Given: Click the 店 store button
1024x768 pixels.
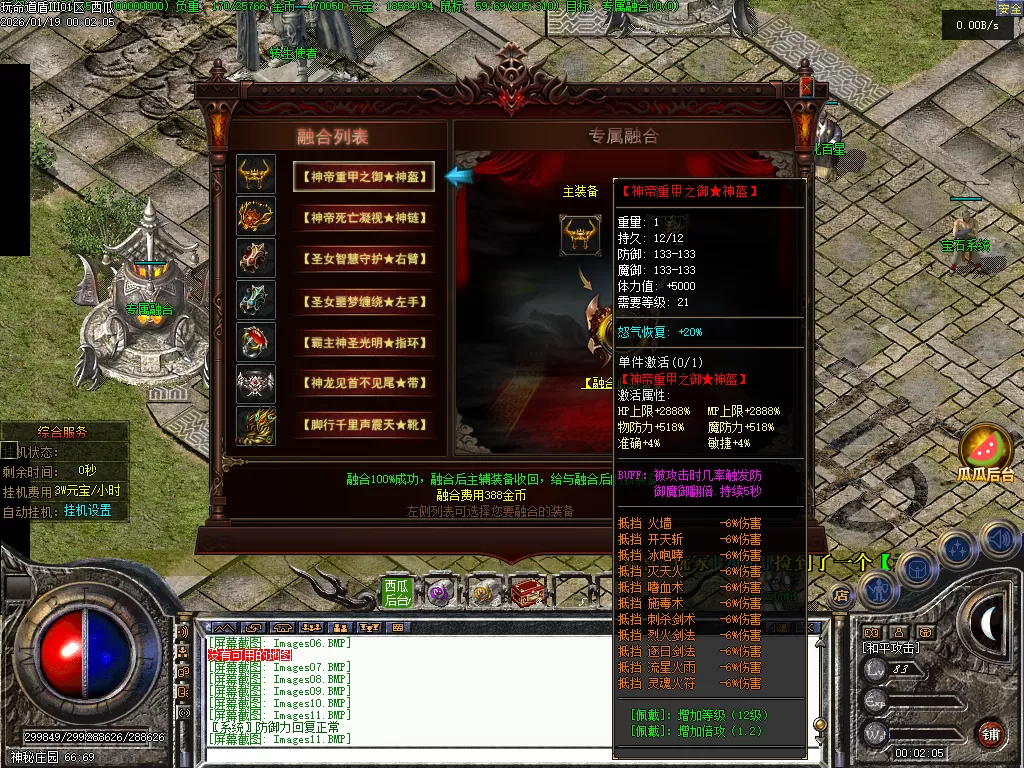Looking at the screenshot, I should (841, 595).
